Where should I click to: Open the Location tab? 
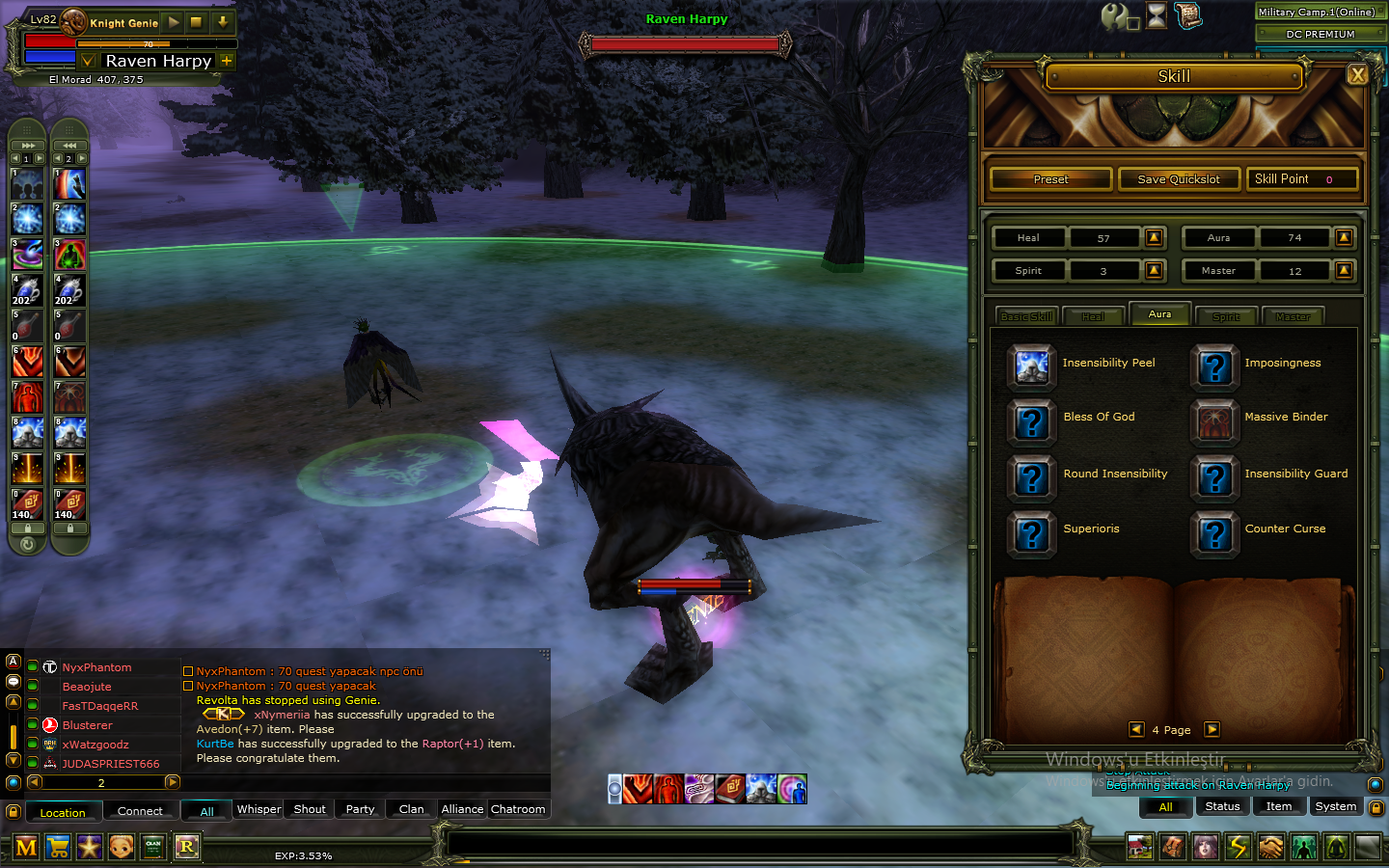pos(63,812)
